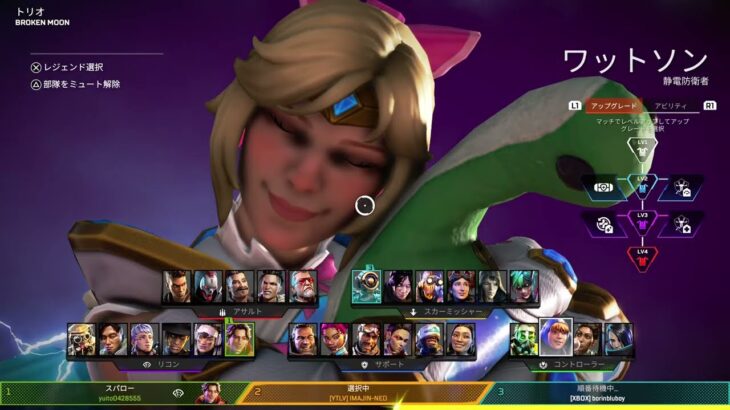Screen dimensions: 730x410
Task: Click the green-highlighted Sparrow portrait
Action: pos(239,339)
